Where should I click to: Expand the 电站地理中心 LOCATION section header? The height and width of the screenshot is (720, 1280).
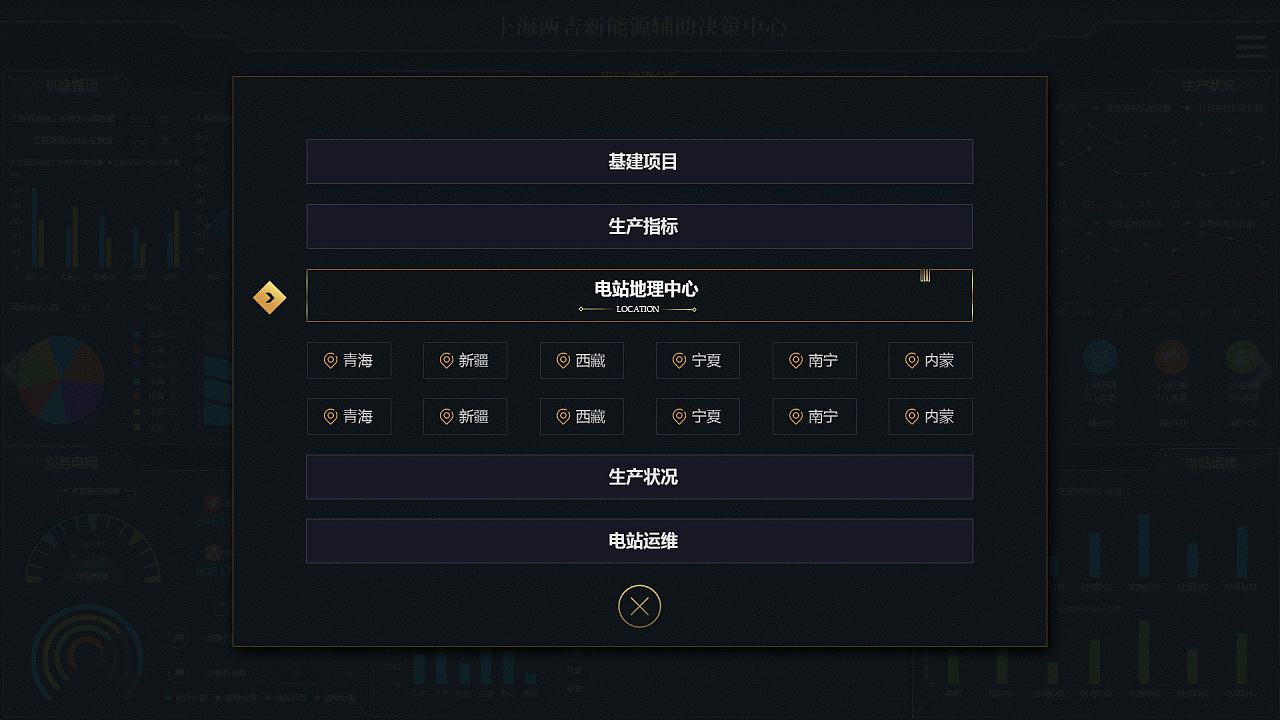point(639,295)
